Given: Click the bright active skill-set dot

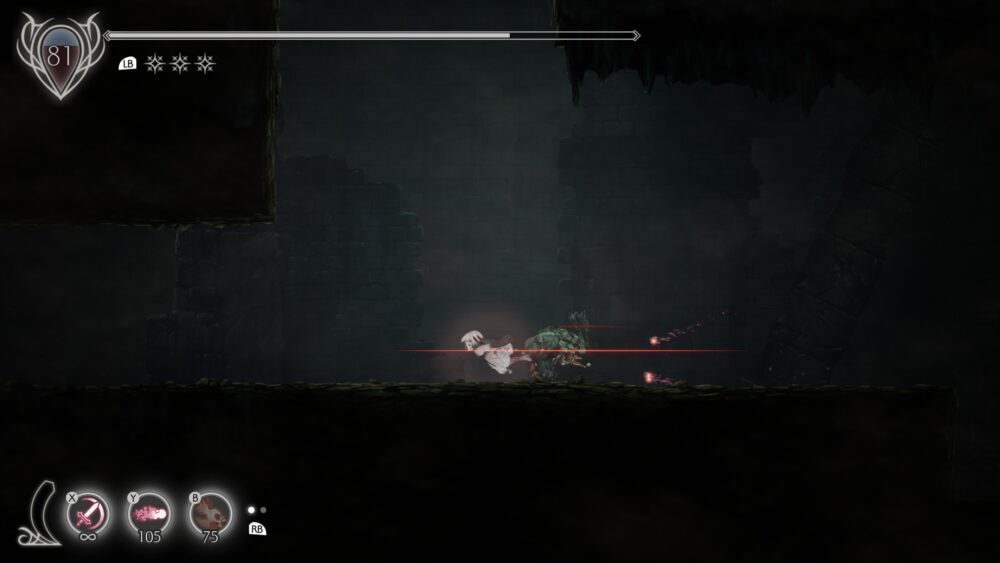Looking at the screenshot, I should pos(252,510).
